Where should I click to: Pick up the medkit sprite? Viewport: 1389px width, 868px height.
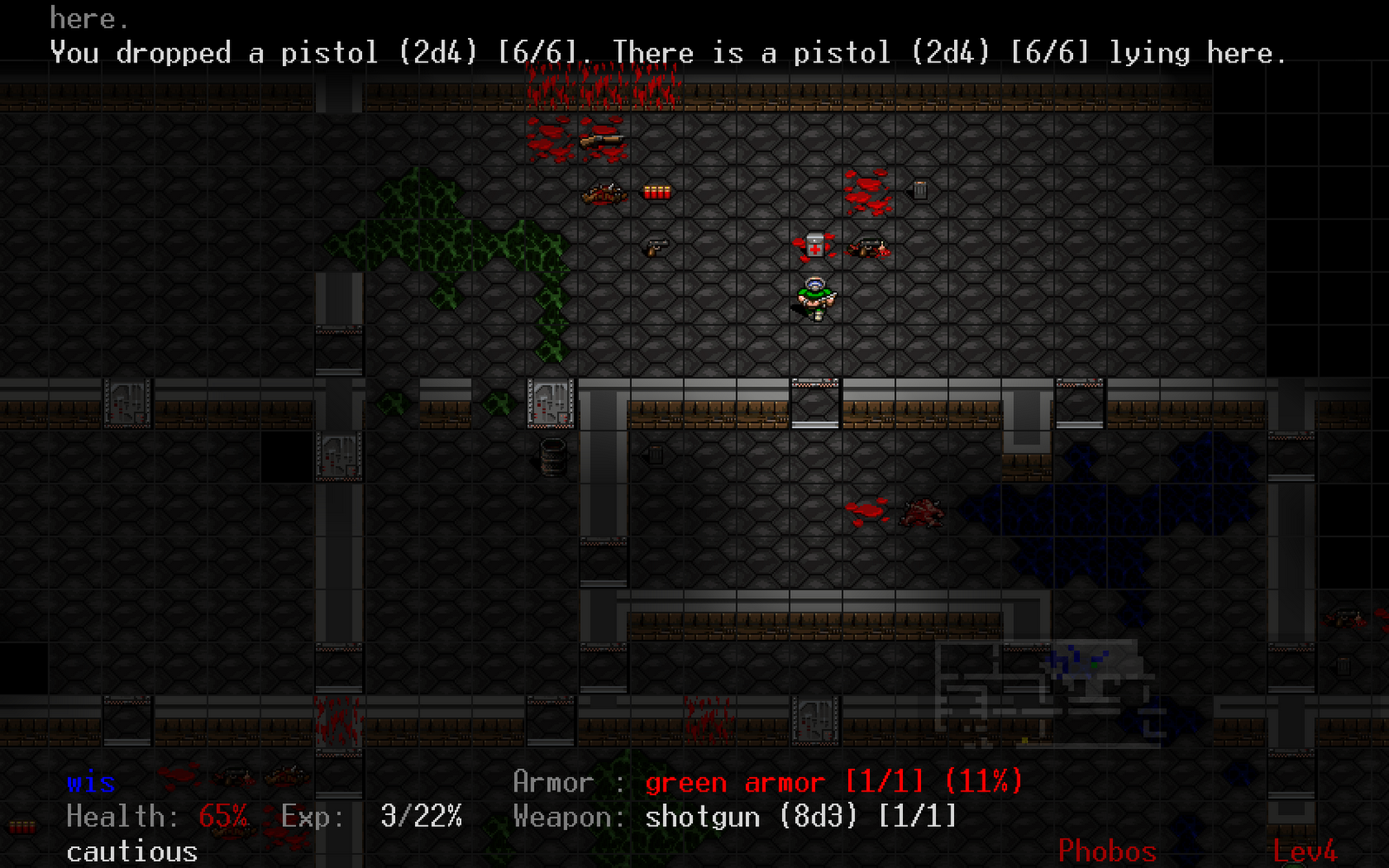coord(816,246)
